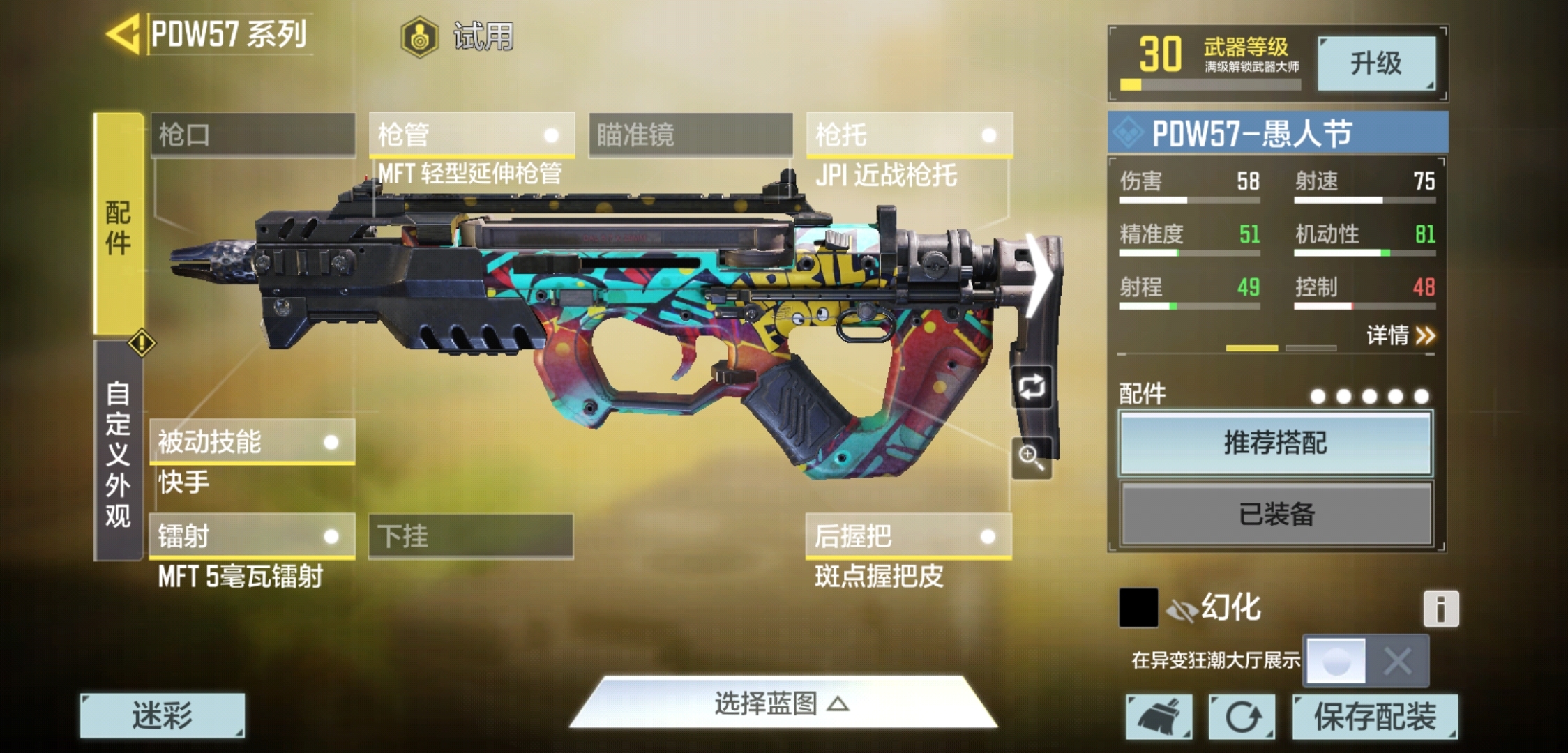Viewport: 1568px width, 753px height.
Task: Choose the 瞄准镜 optic slot
Action: coord(691,135)
